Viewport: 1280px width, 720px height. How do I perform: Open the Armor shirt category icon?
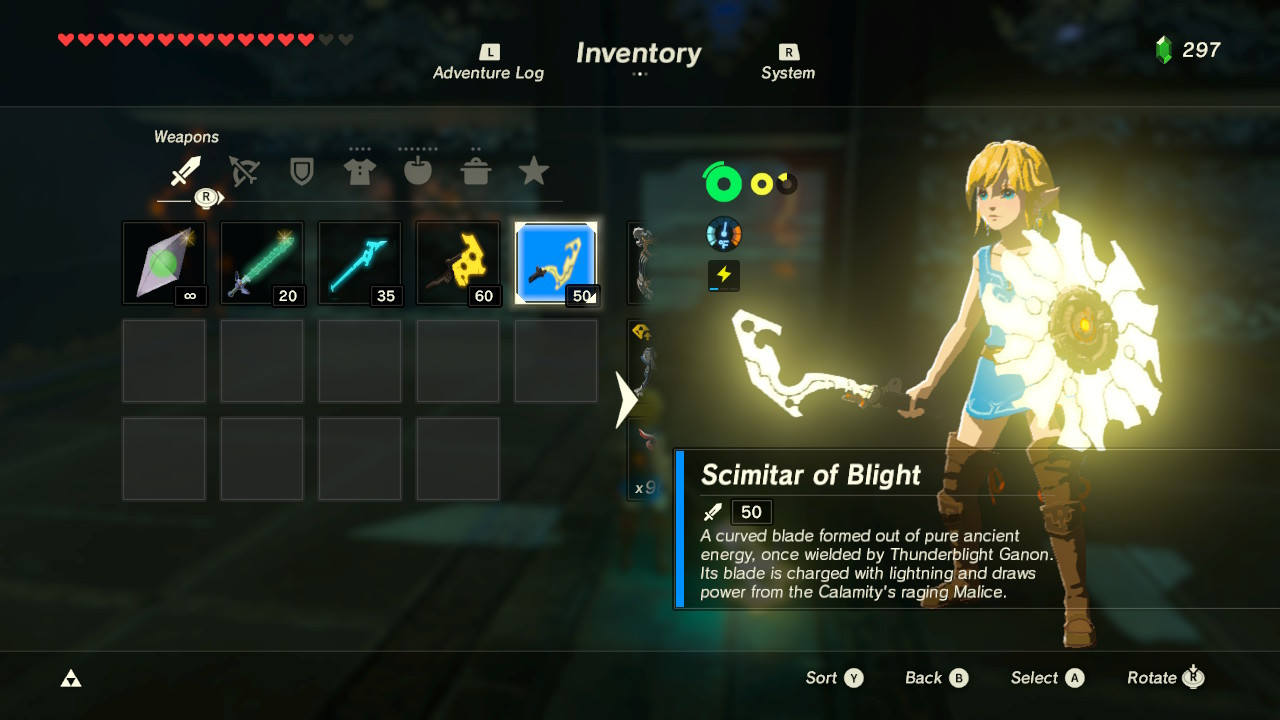(x=359, y=170)
